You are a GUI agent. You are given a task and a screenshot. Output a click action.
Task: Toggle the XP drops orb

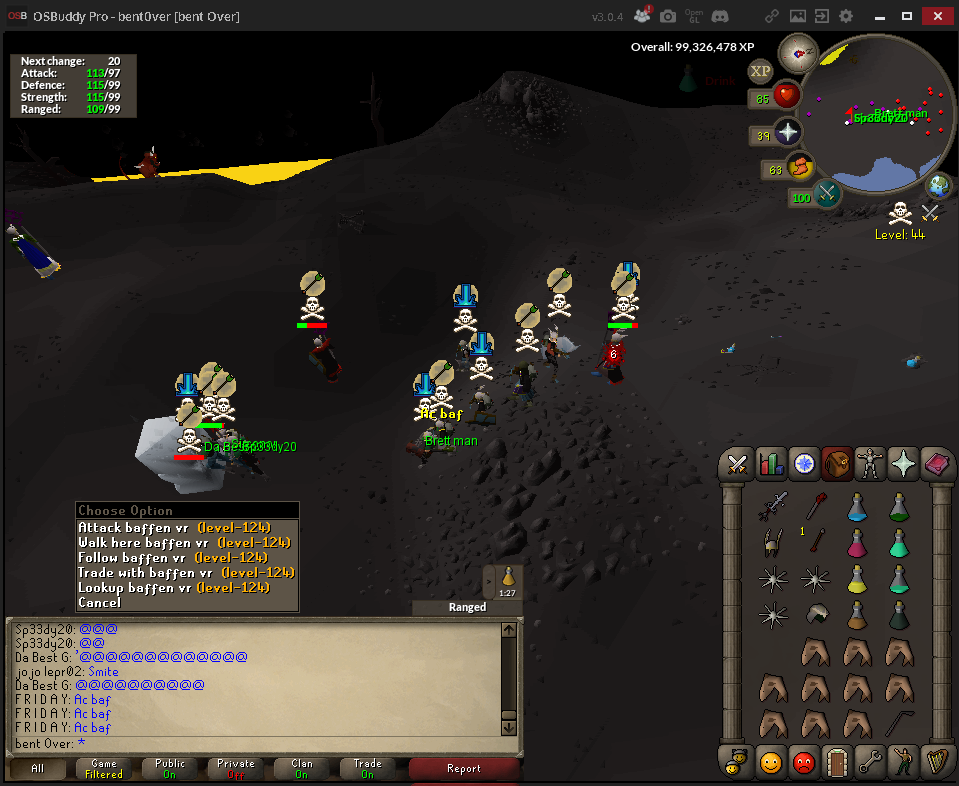(761, 71)
